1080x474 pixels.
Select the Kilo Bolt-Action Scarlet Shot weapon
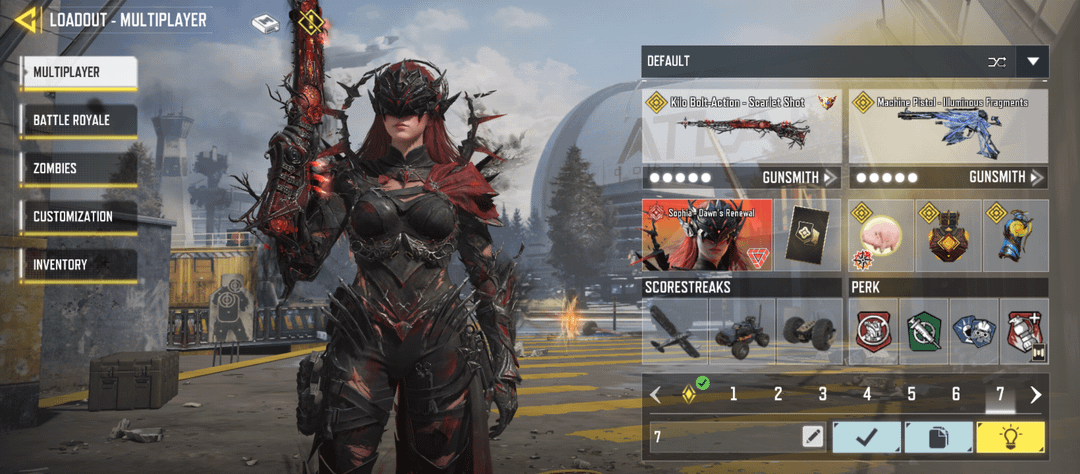tap(741, 126)
